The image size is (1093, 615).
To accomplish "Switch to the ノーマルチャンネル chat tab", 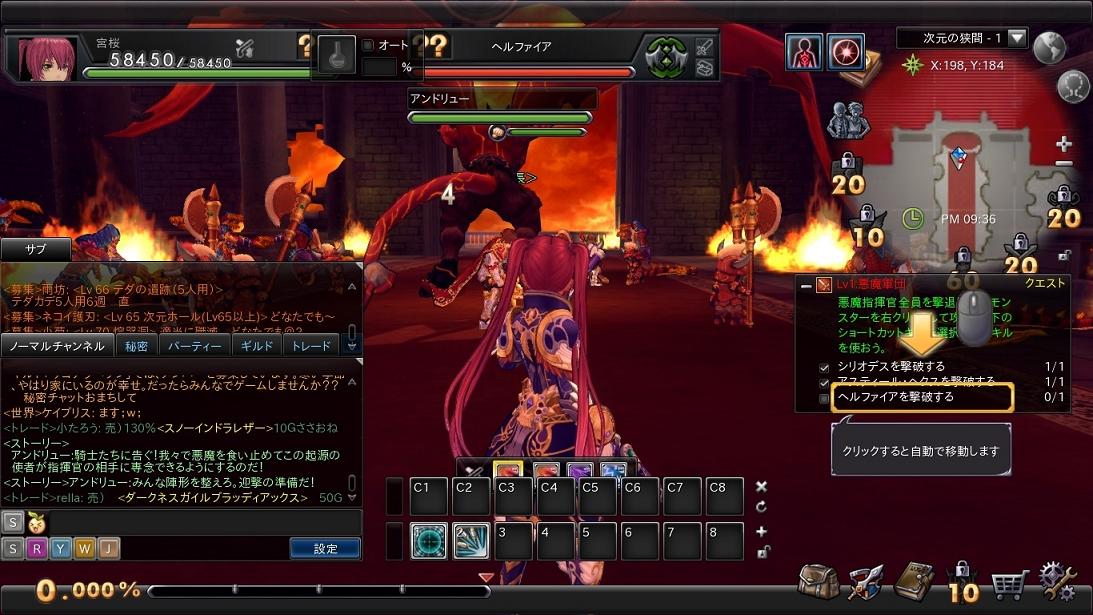I will point(56,346).
